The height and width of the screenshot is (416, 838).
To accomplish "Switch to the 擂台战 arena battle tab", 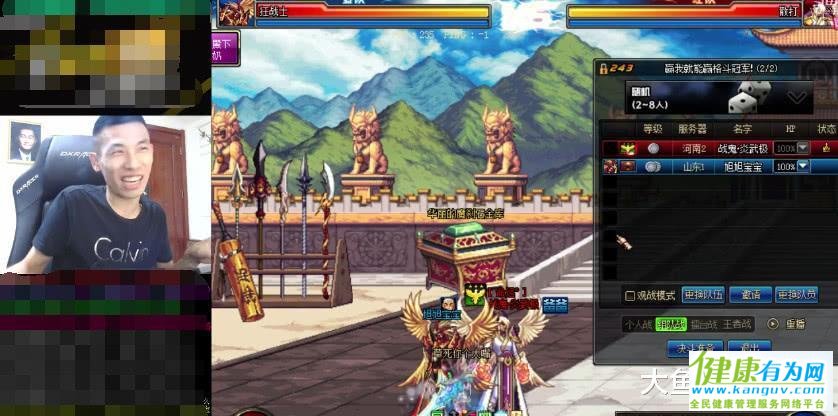I will (x=704, y=324).
